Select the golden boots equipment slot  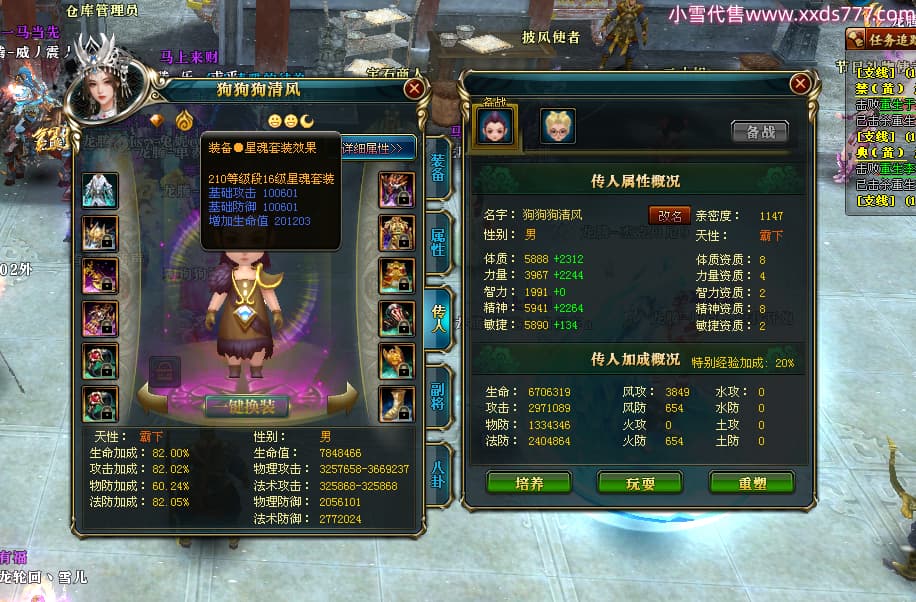[396, 403]
